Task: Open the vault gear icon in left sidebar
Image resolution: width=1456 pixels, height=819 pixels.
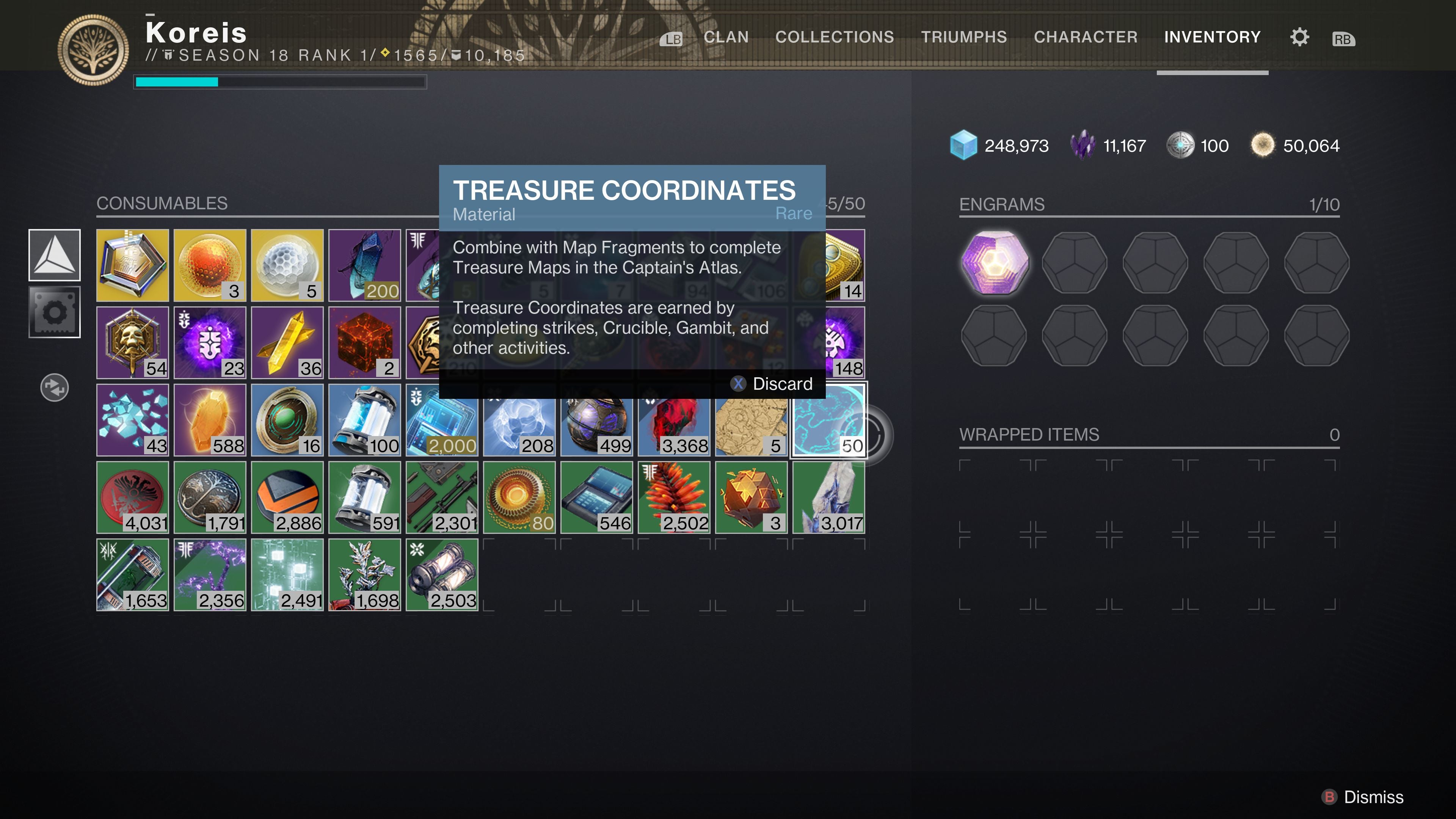Action: [54, 311]
